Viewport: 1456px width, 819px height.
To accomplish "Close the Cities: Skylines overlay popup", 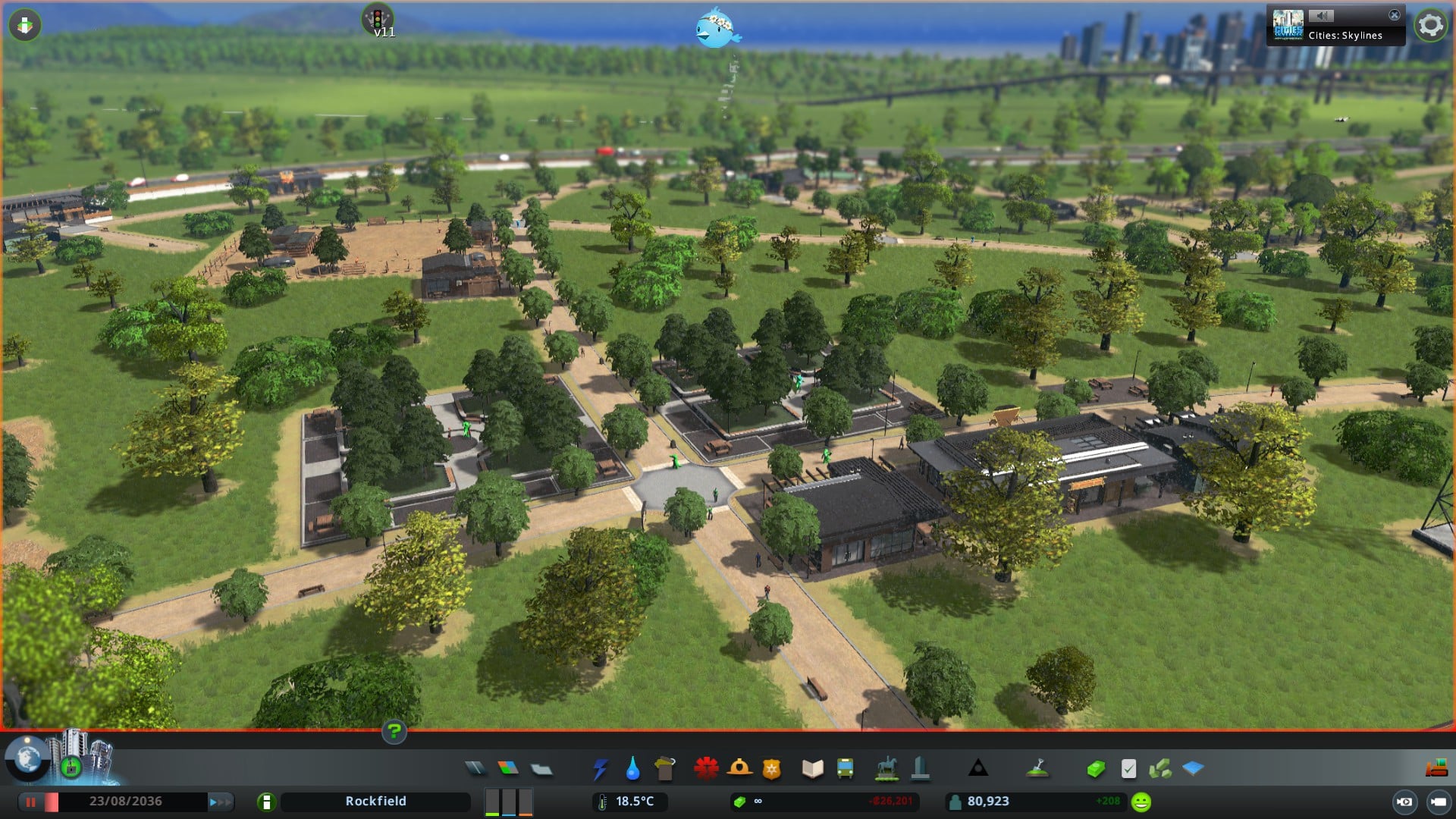I will click(x=1394, y=15).
